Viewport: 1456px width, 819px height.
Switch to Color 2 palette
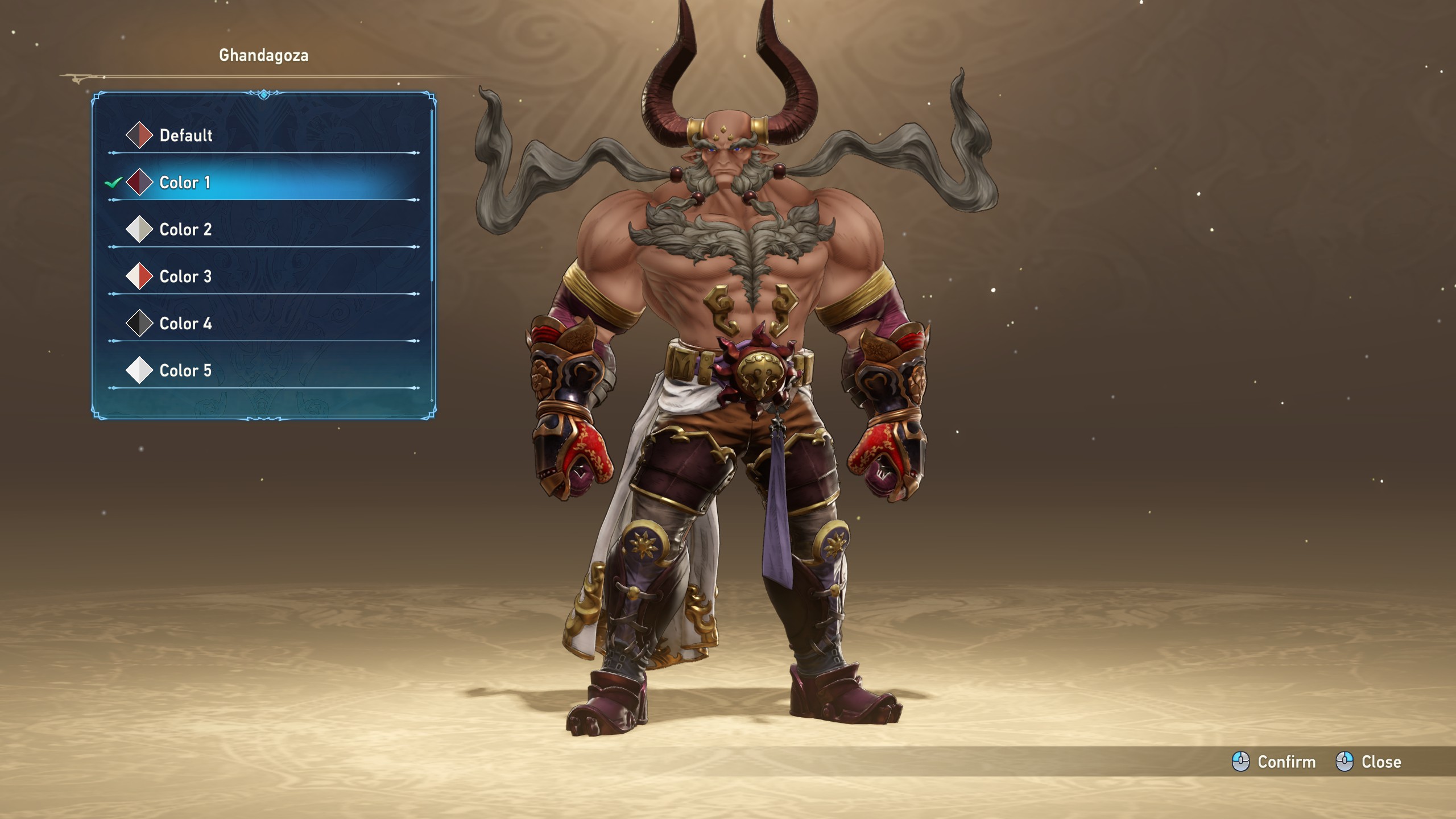pos(185,230)
